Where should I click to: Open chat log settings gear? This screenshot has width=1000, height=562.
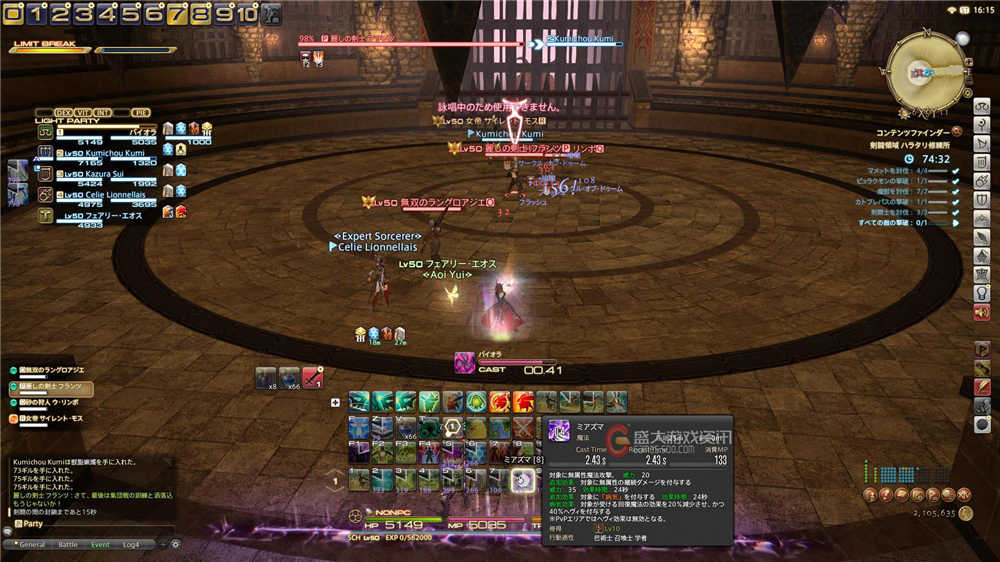pos(175,544)
